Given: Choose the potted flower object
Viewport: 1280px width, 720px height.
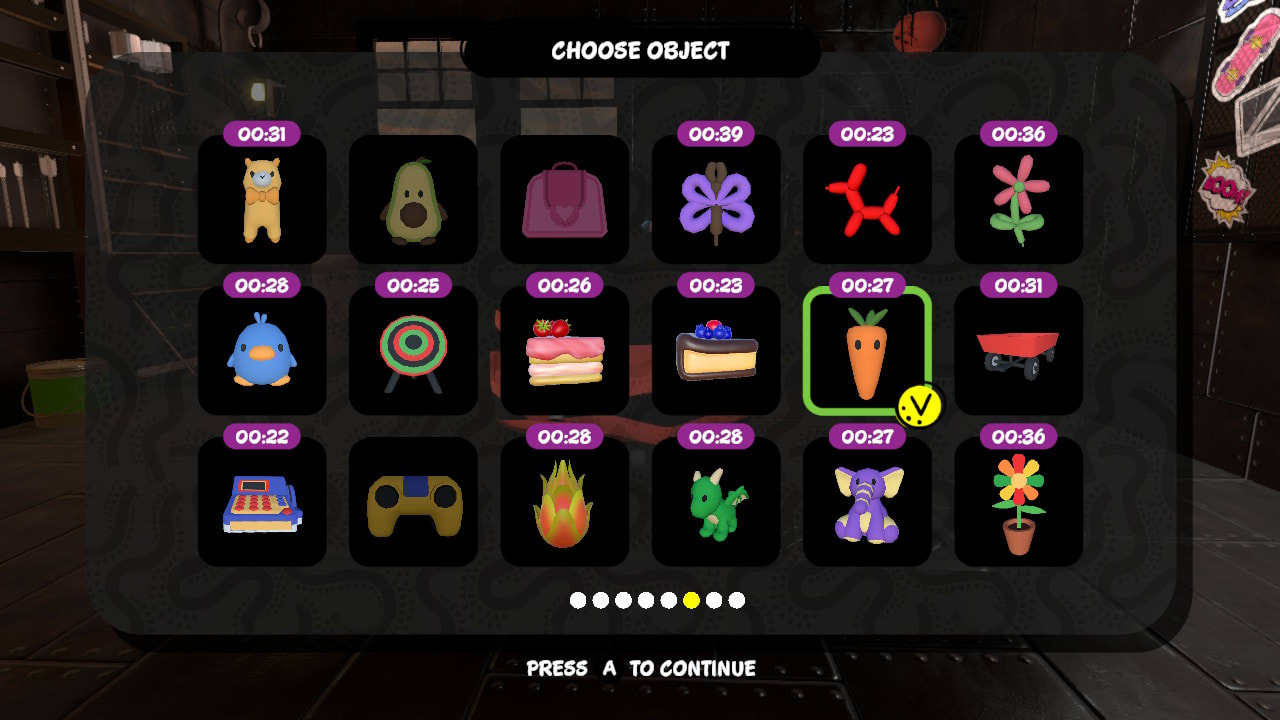Looking at the screenshot, I should point(1018,503).
